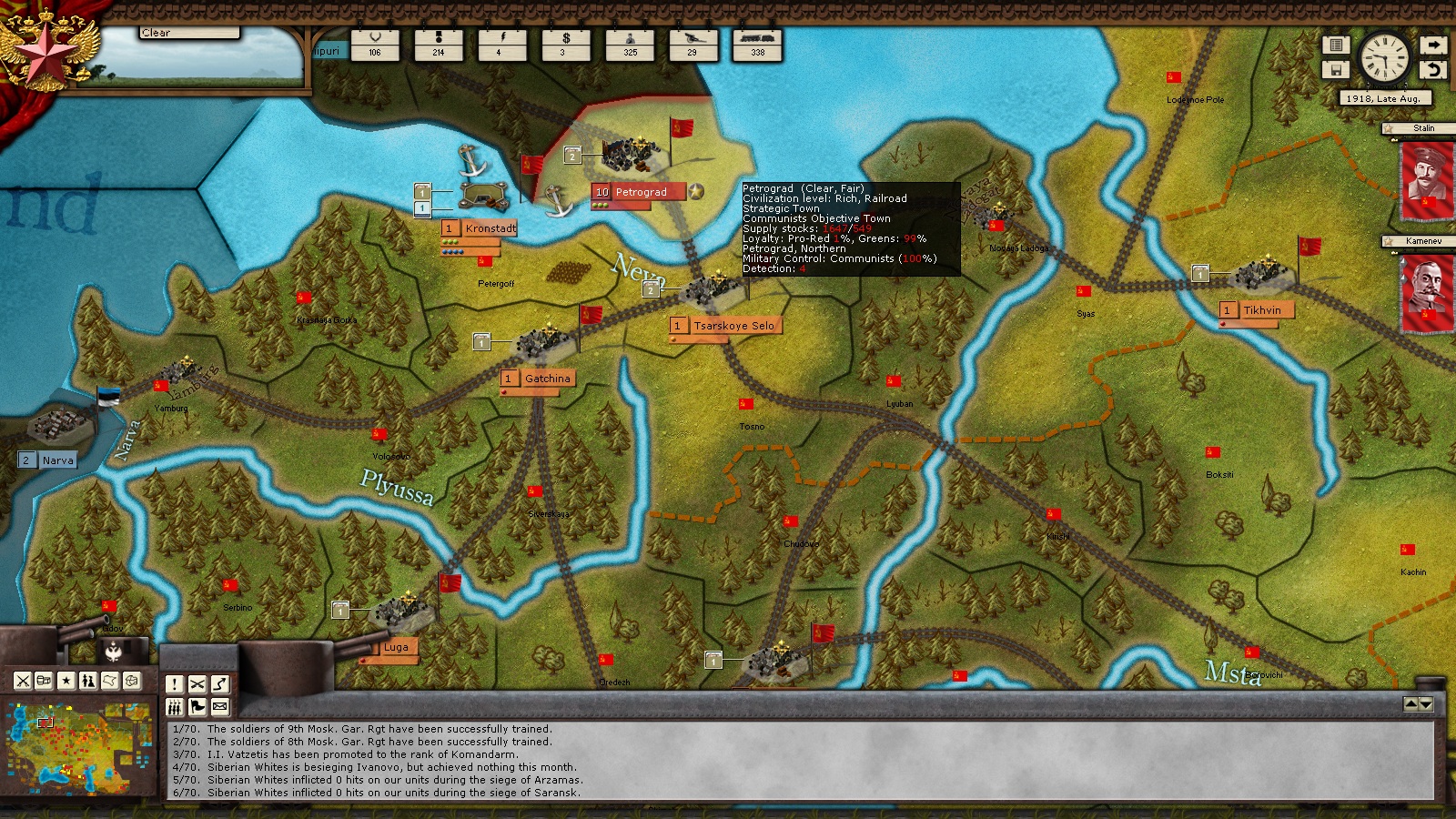The width and height of the screenshot is (1456, 819).
Task: Show important messages with the exclamation mark filter
Action: 175,684
